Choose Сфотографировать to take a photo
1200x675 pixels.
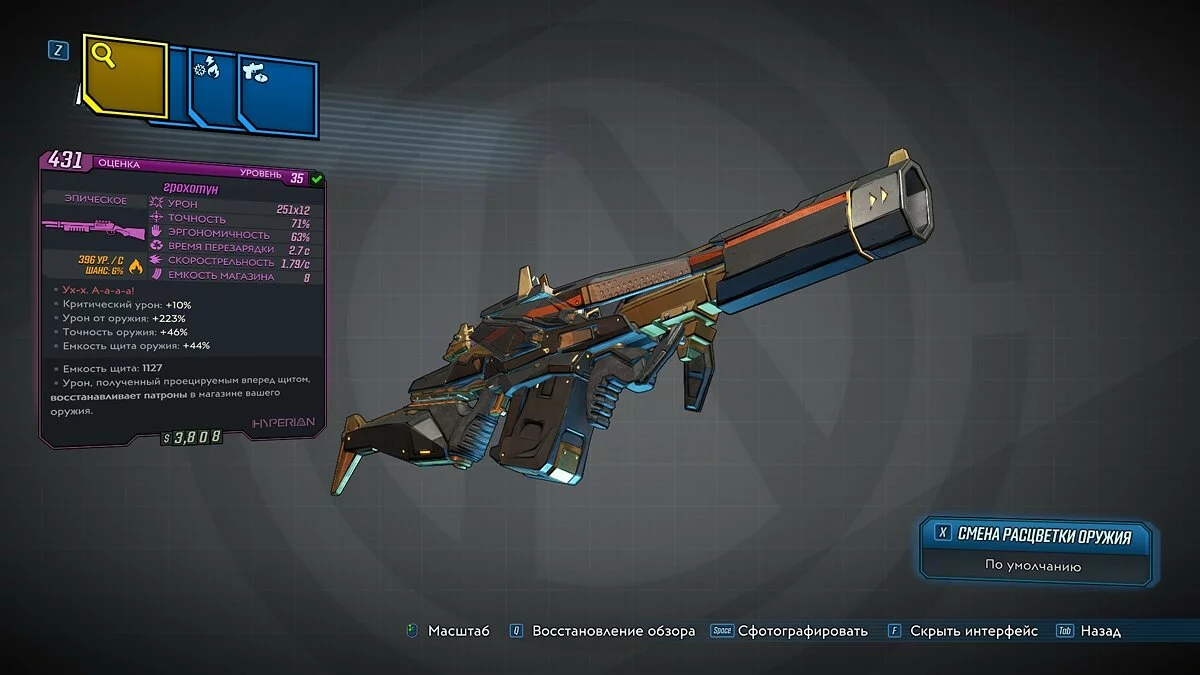[802, 631]
